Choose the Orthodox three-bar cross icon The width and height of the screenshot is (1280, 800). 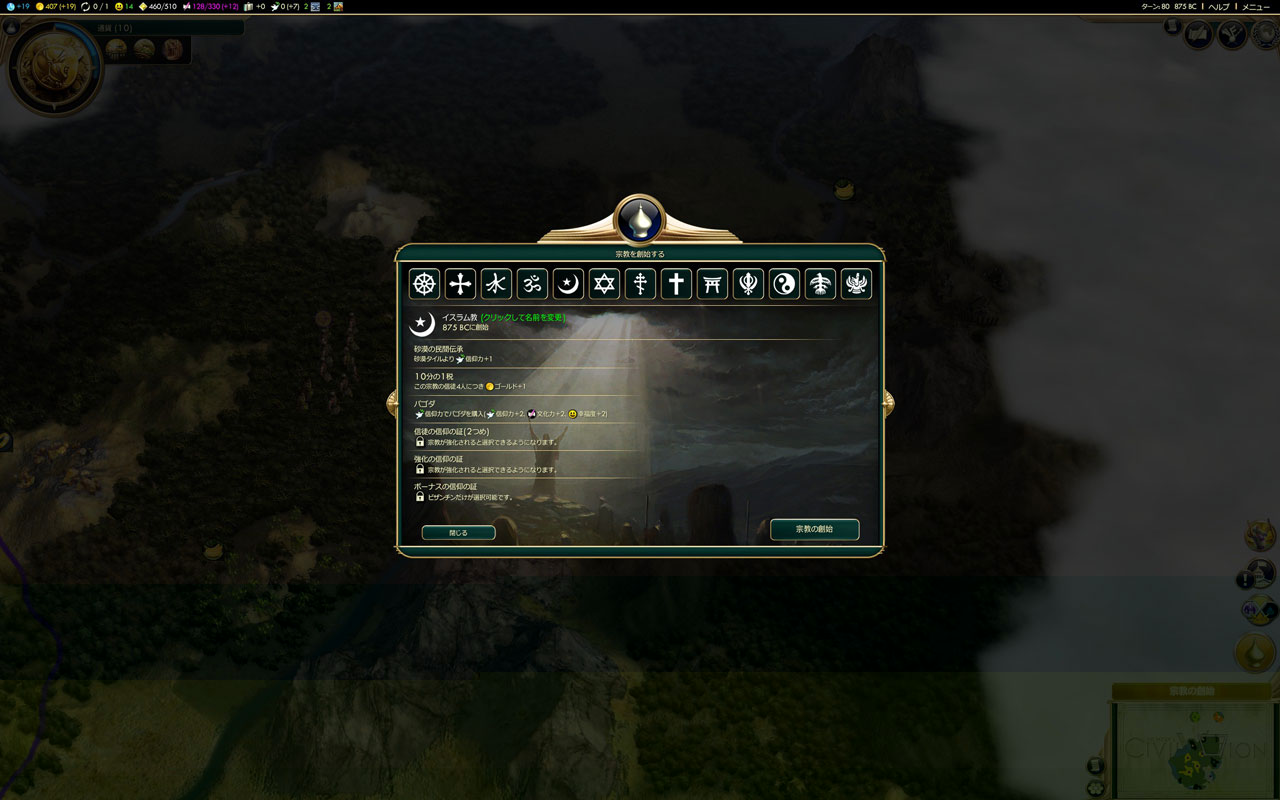click(640, 284)
